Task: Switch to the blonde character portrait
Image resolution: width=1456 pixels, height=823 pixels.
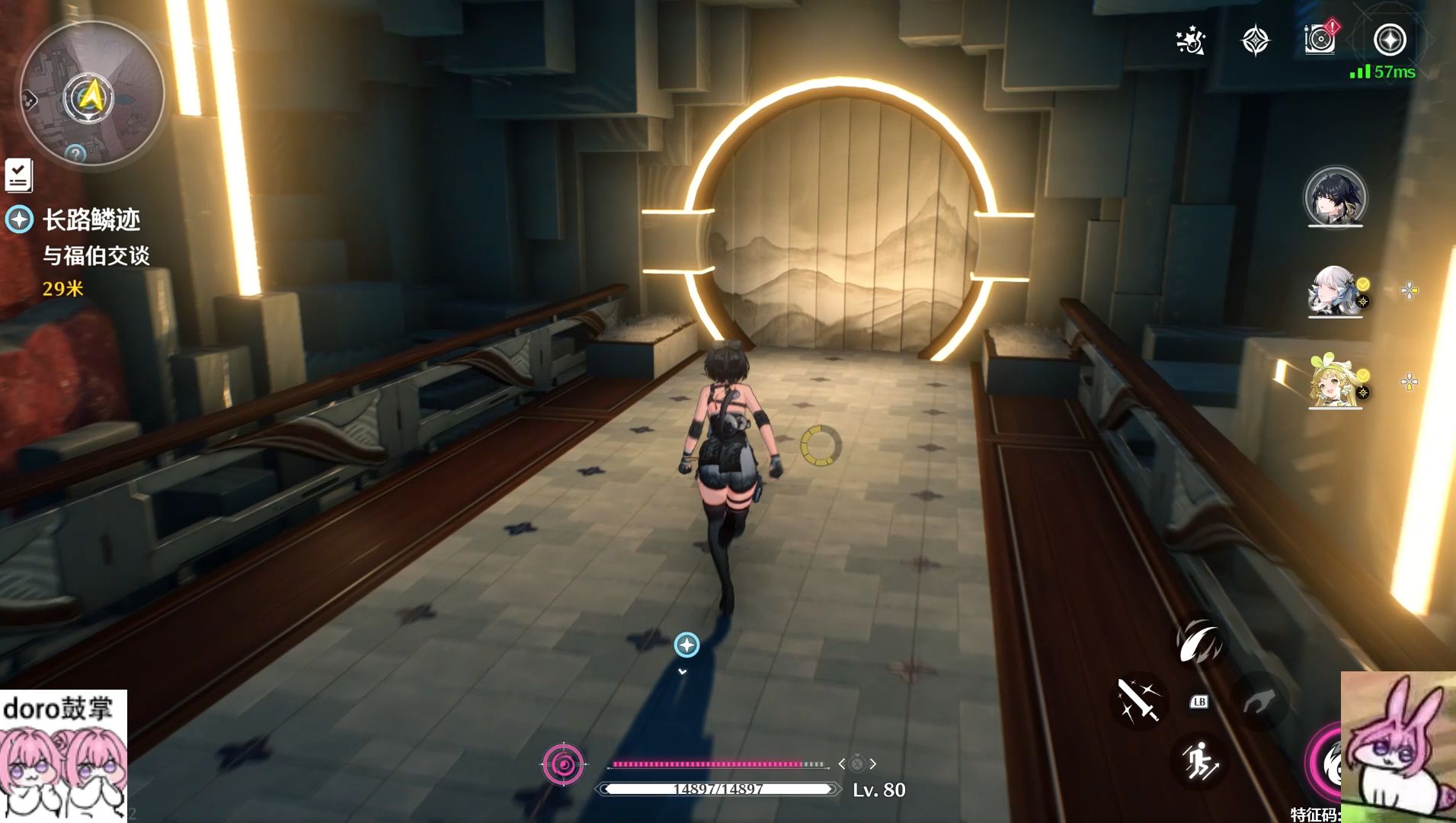Action: tap(1335, 381)
